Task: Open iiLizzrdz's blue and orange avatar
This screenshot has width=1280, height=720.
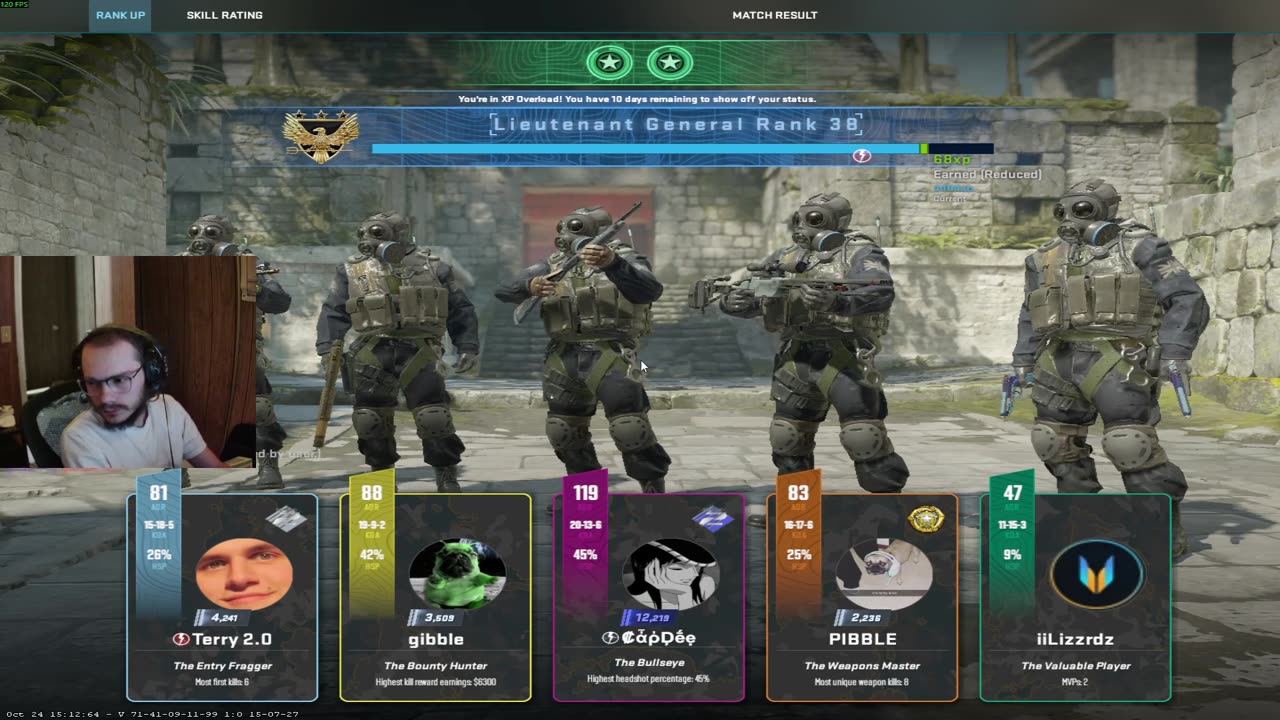Action: click(x=1097, y=574)
